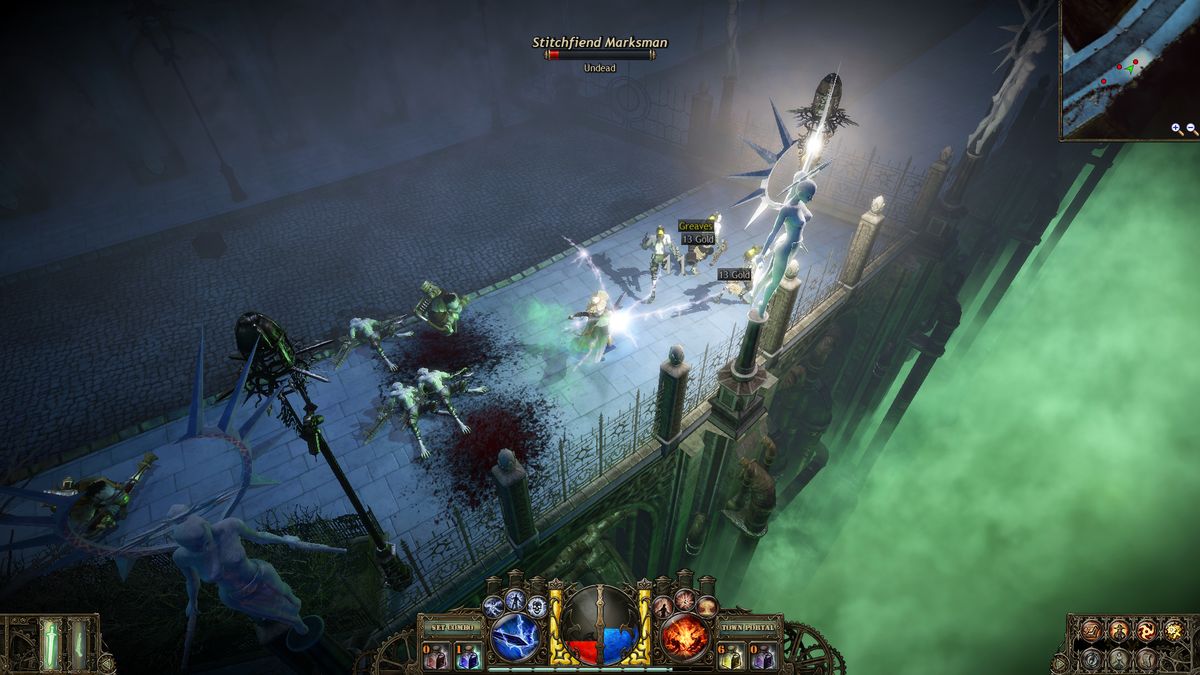1200x675 pixels.
Task: Open the golden gears settings menu
Action: 1174,630
